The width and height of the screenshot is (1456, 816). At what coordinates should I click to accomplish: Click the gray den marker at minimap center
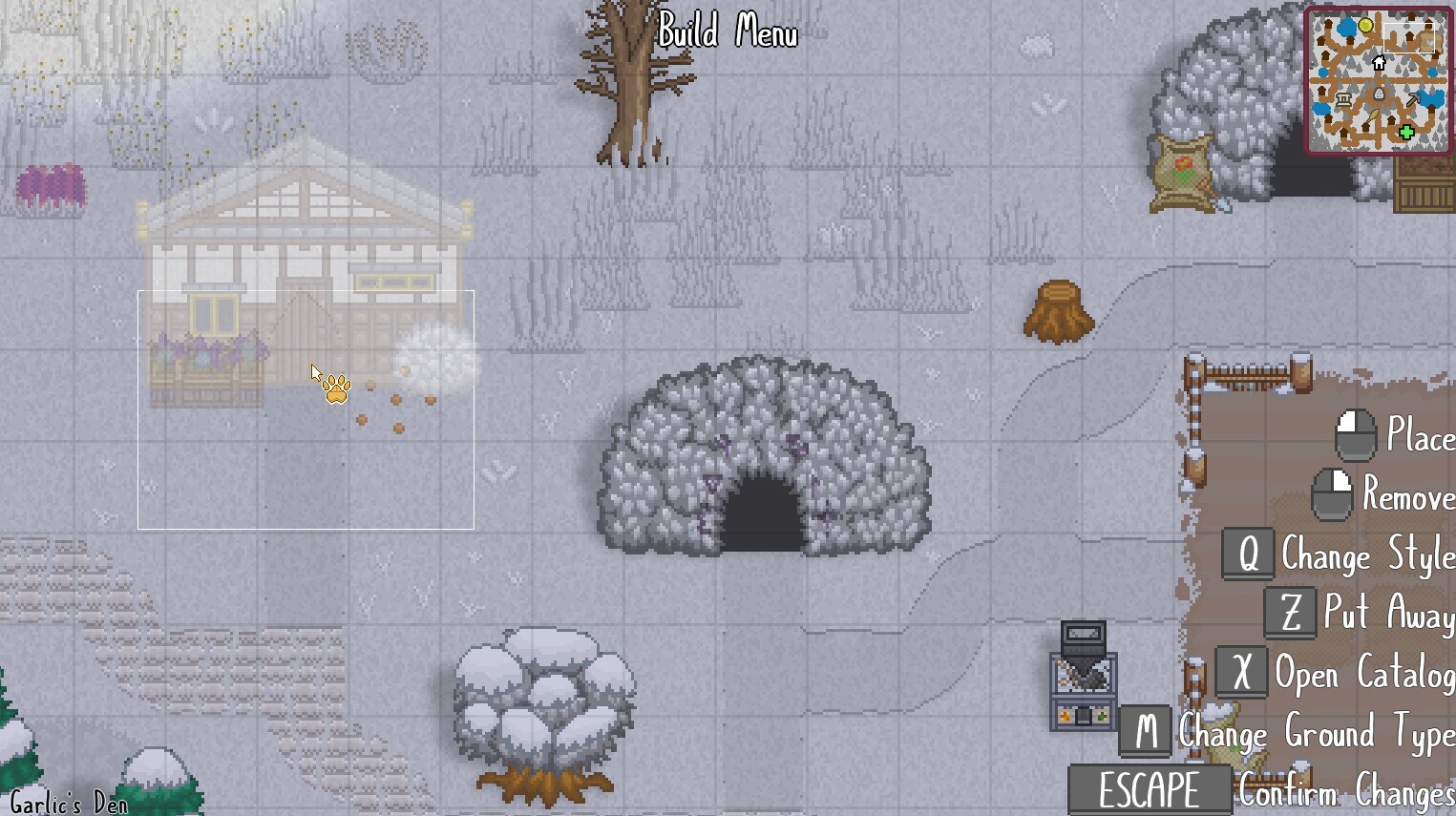pos(1379,93)
